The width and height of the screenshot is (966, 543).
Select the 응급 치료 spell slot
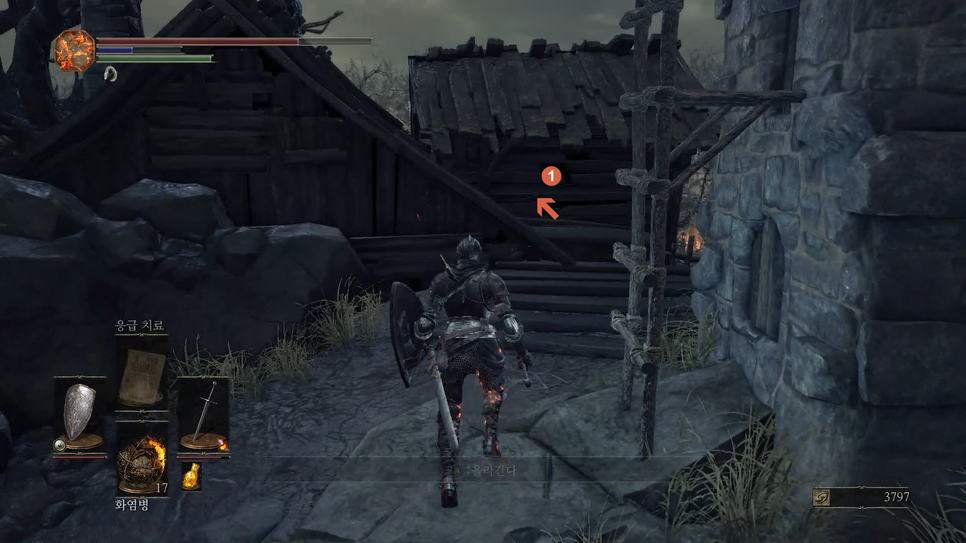140,375
